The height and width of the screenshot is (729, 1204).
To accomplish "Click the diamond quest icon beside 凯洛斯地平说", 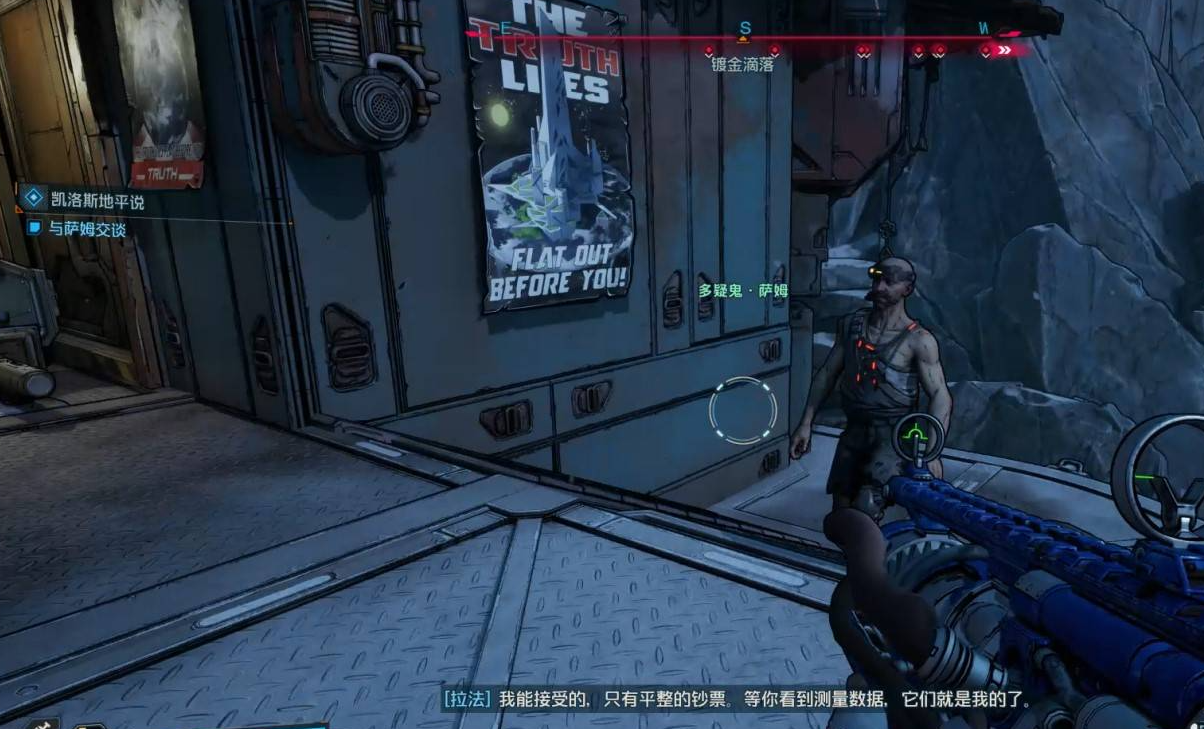I will [34, 200].
